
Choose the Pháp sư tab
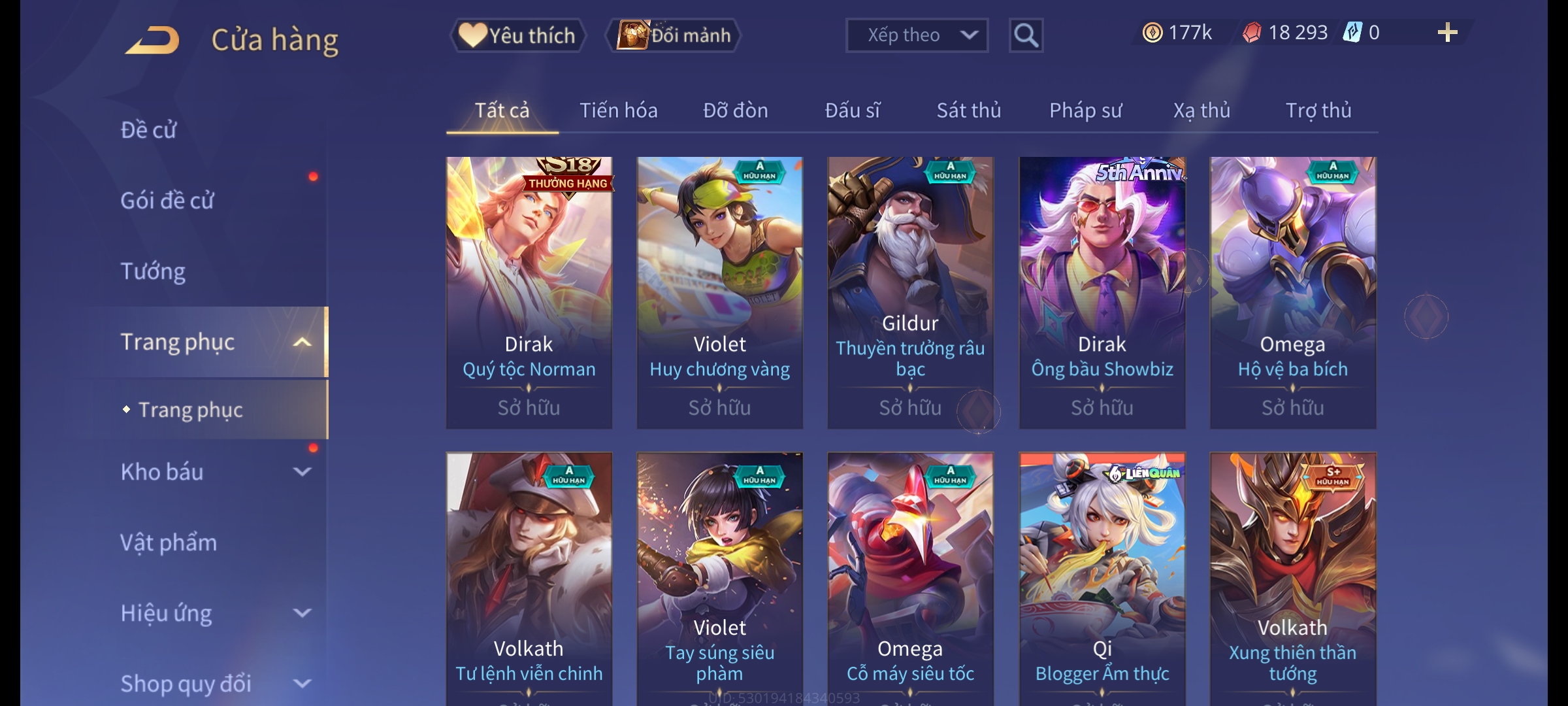[x=1085, y=110]
